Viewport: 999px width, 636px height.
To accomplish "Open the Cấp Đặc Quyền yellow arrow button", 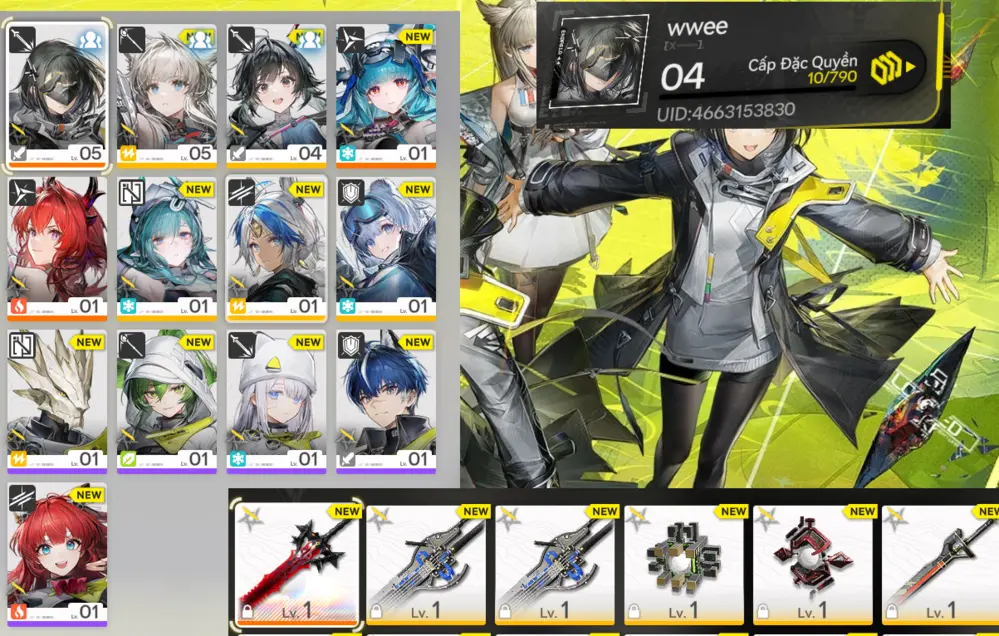I will [892, 69].
